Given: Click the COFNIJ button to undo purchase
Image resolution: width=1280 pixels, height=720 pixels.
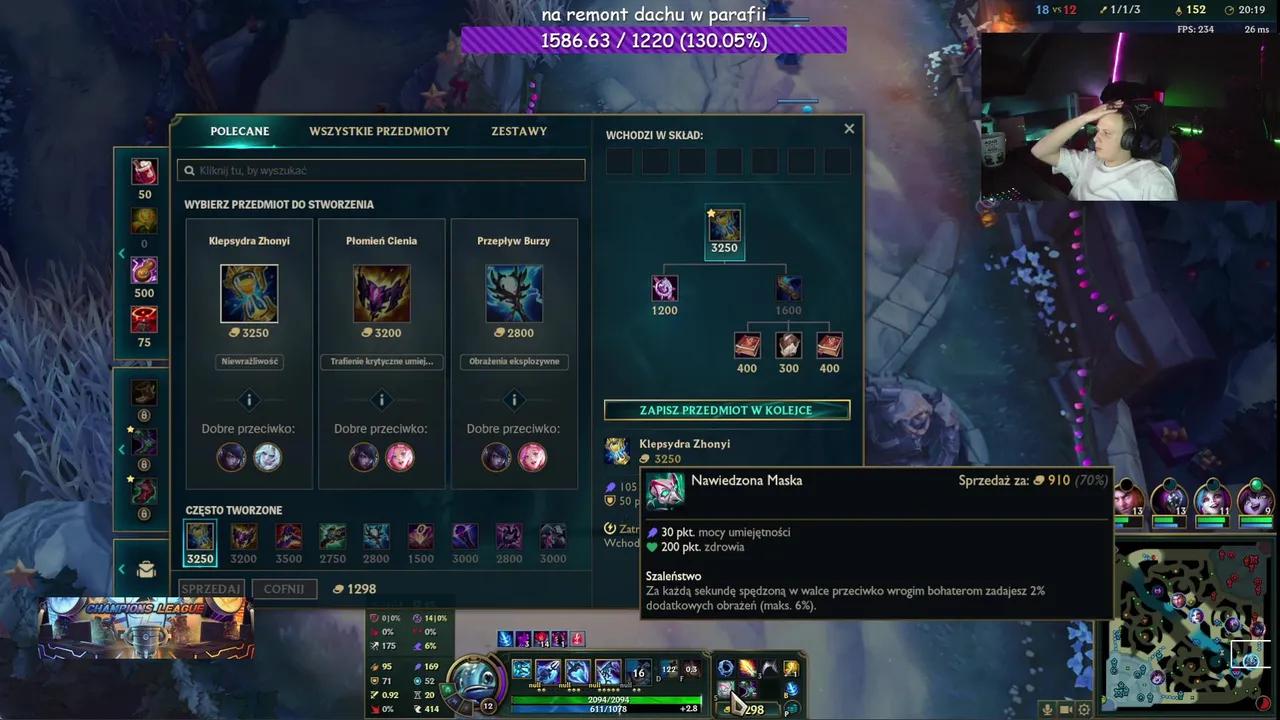Looking at the screenshot, I should tap(284, 588).
